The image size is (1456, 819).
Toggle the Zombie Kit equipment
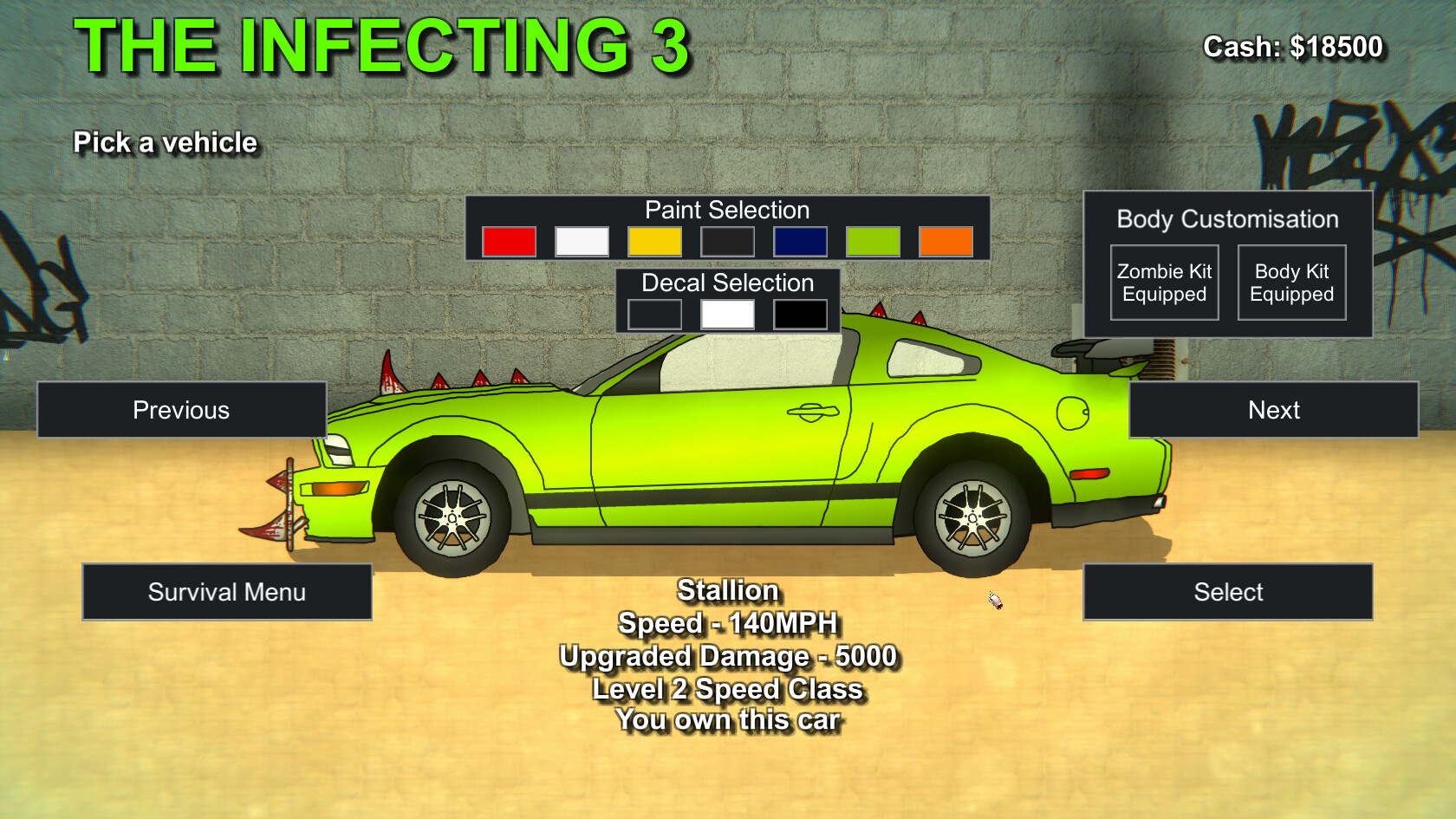1164,282
